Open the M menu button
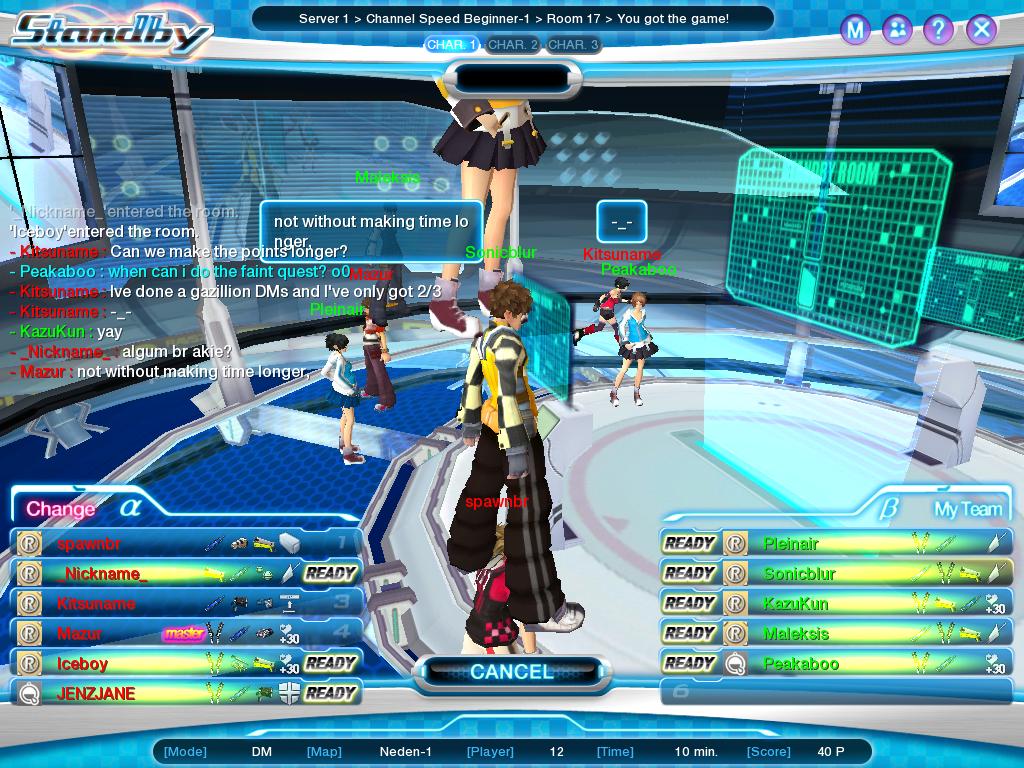Screen dimensions: 1024x768 point(854,30)
